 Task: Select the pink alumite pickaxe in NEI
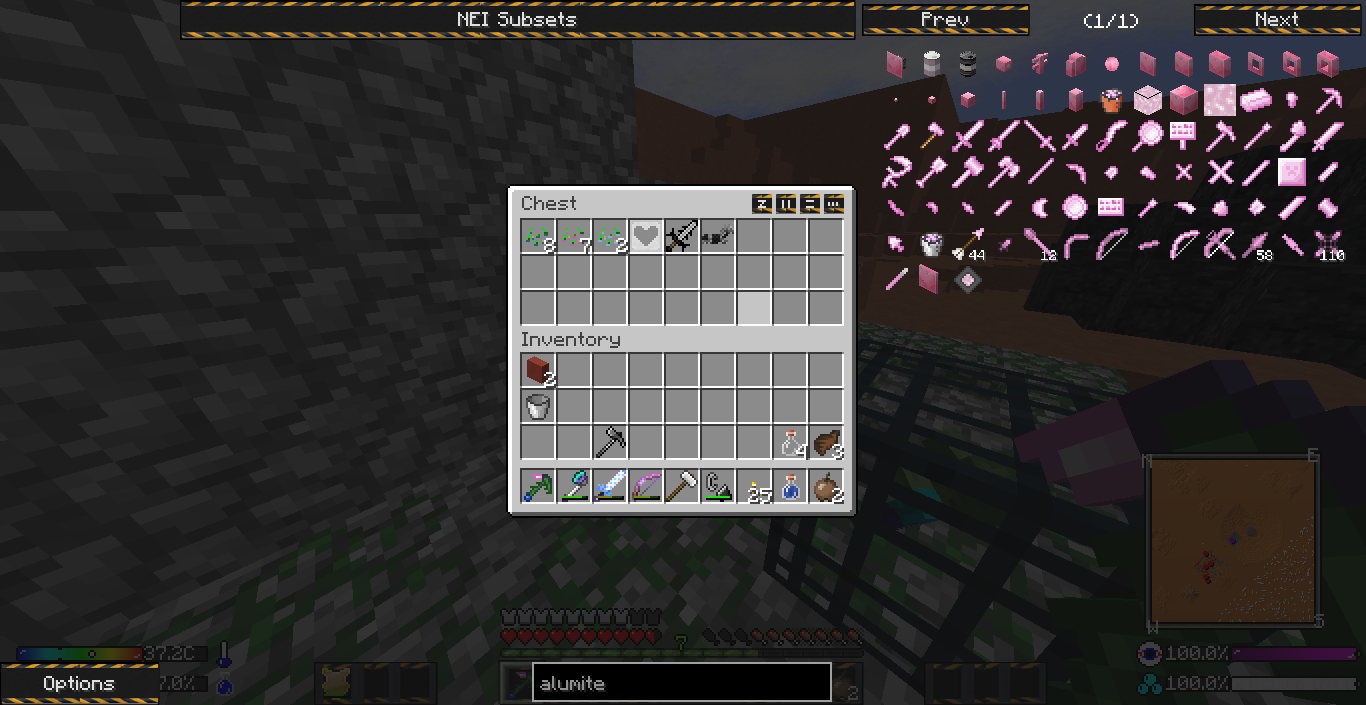pos(1328,100)
